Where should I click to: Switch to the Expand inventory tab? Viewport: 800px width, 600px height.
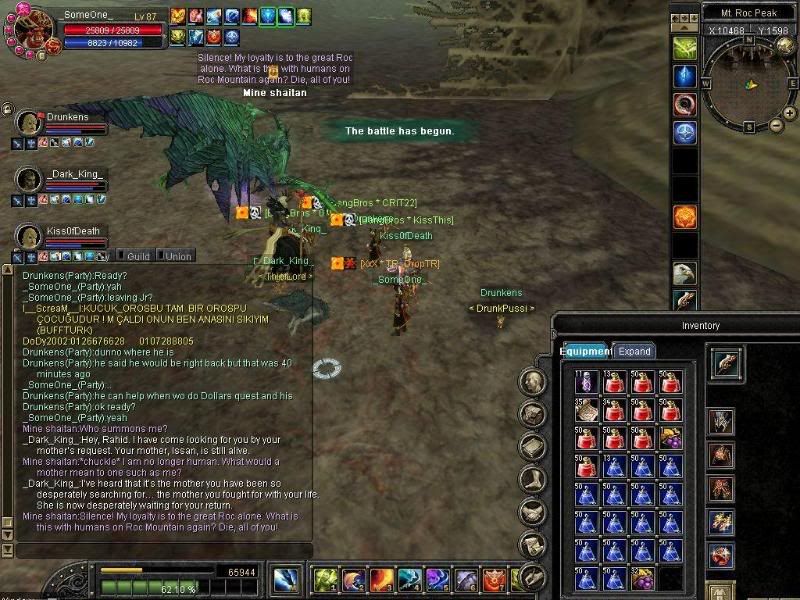(x=635, y=351)
